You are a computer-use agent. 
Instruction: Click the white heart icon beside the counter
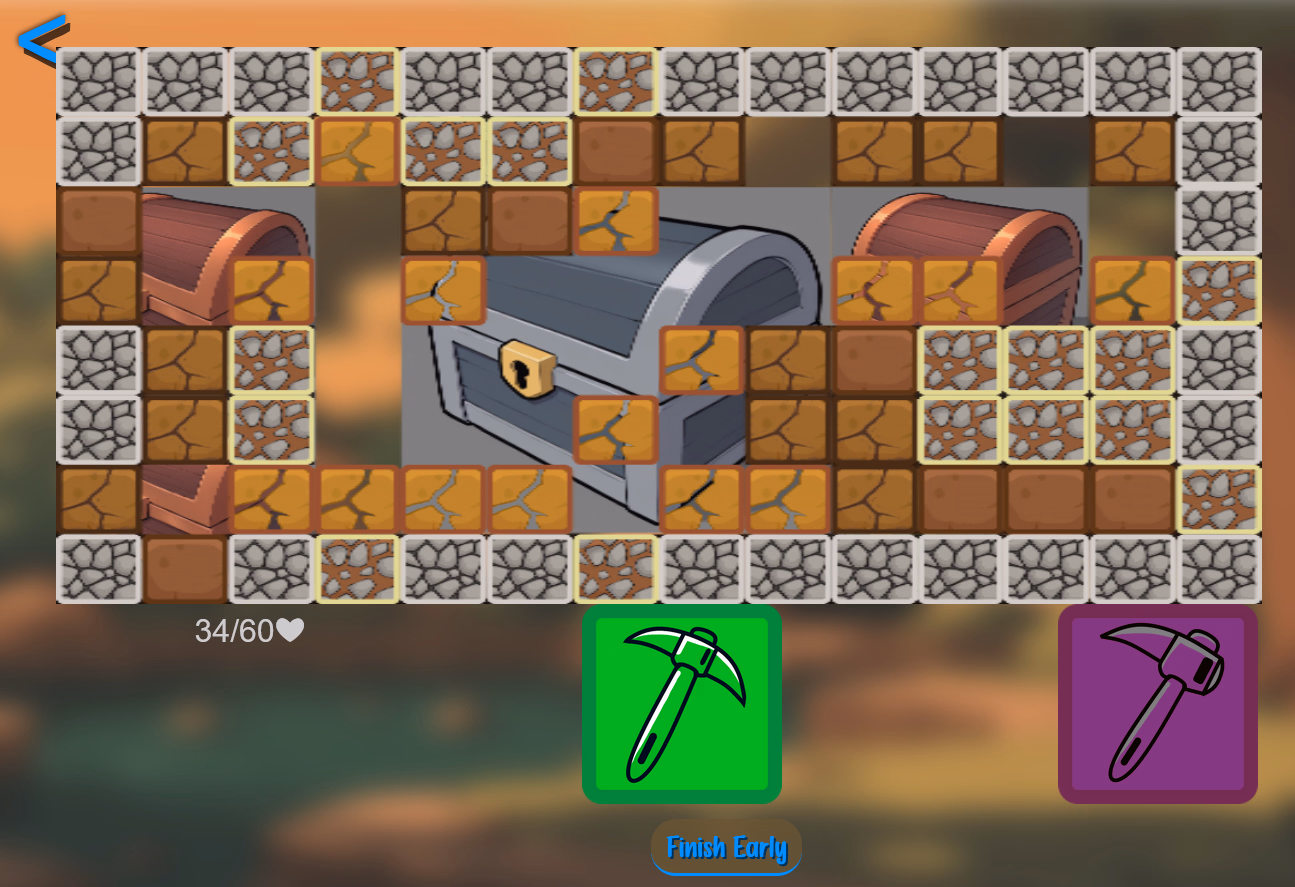pyautogui.click(x=291, y=630)
